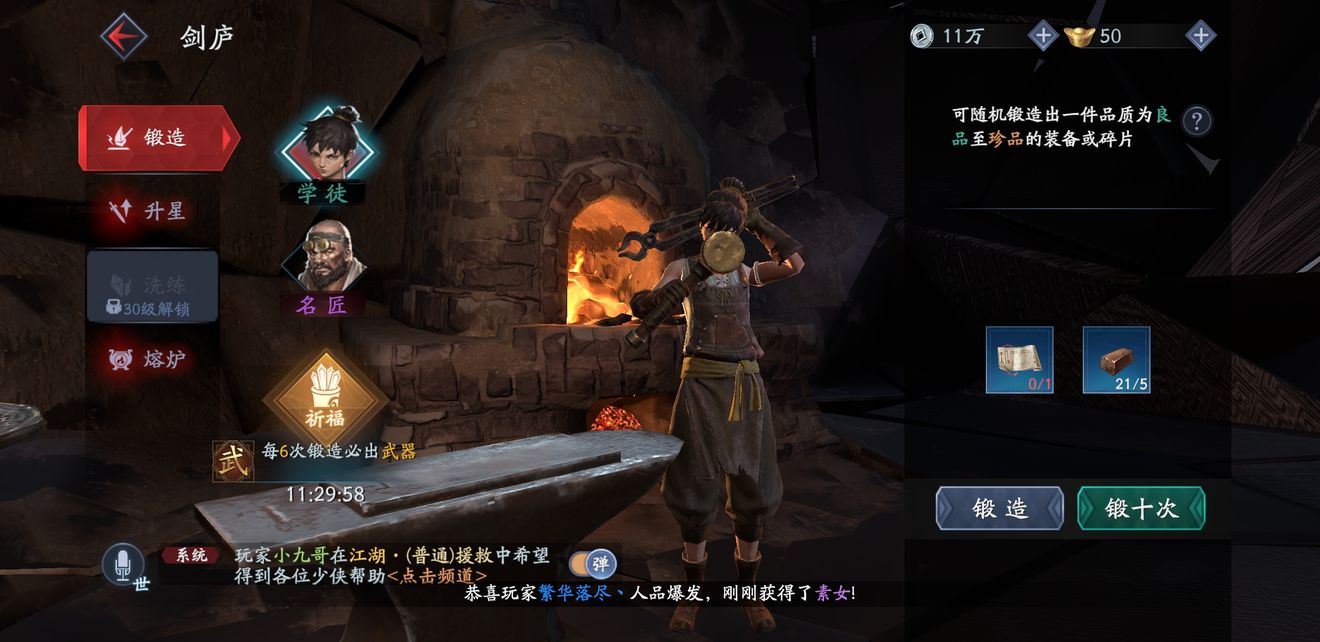The height and width of the screenshot is (642, 1320).
Task: Add more silver coins with plus button
Action: coord(1042,37)
